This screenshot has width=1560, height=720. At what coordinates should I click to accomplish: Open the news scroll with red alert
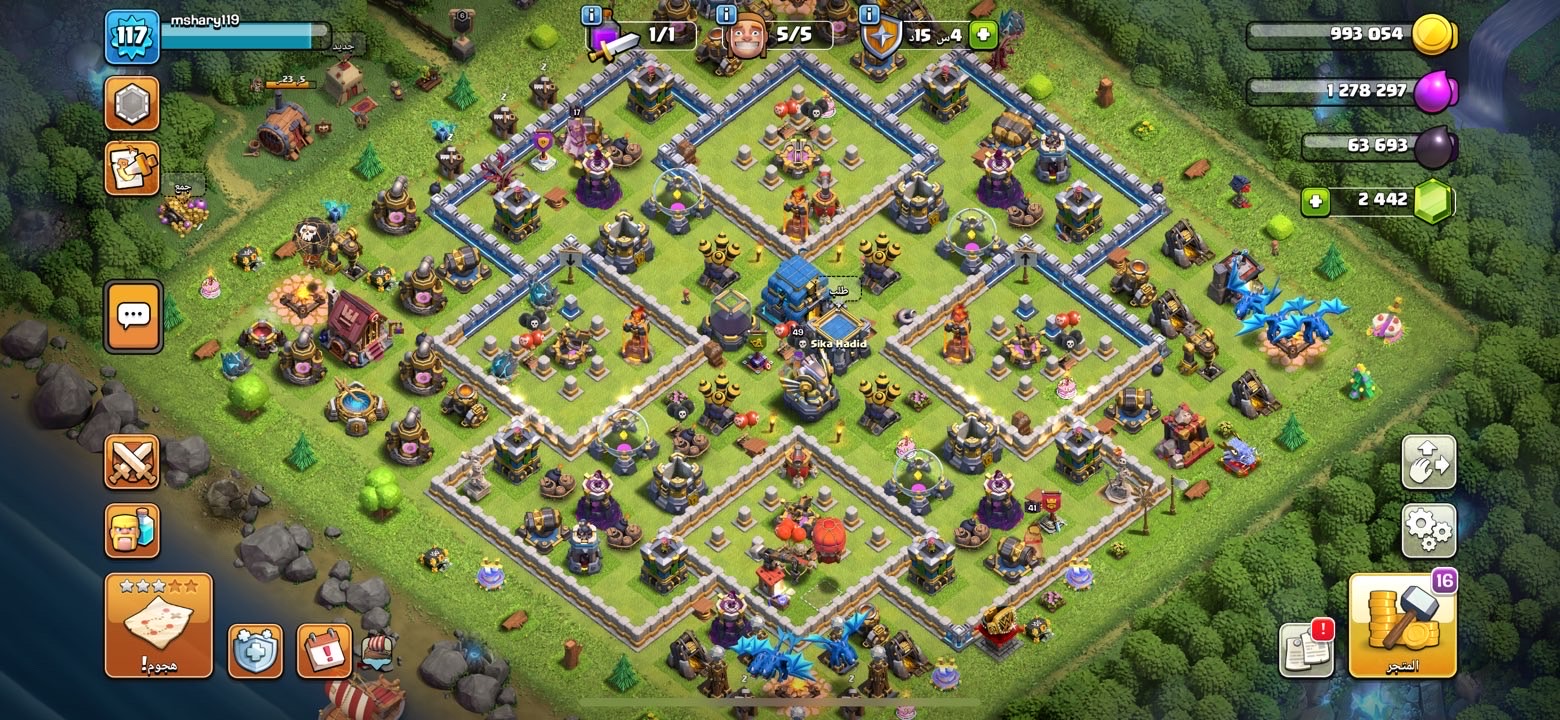click(1307, 648)
